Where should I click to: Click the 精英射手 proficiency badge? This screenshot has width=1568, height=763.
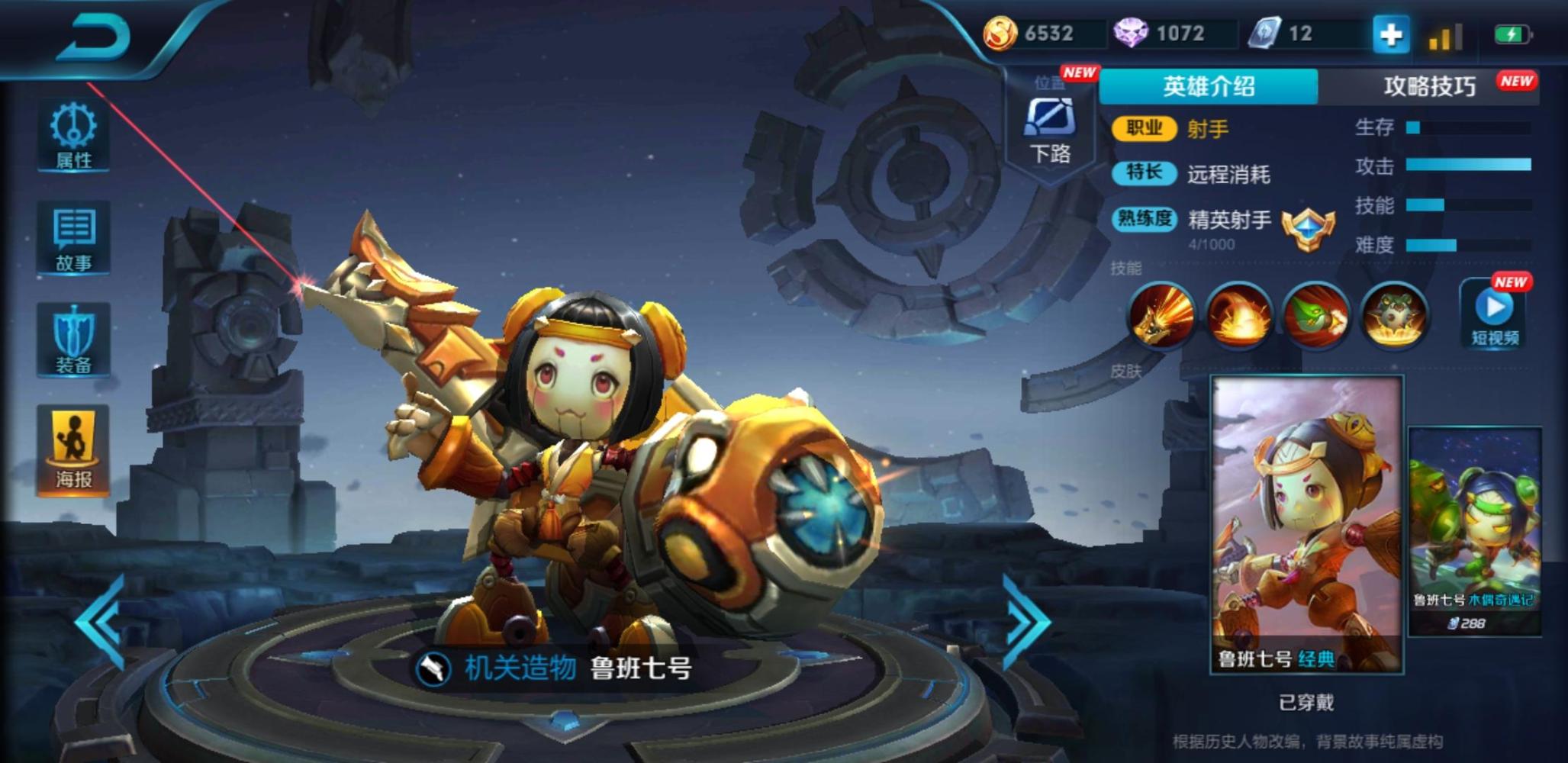1308,227
